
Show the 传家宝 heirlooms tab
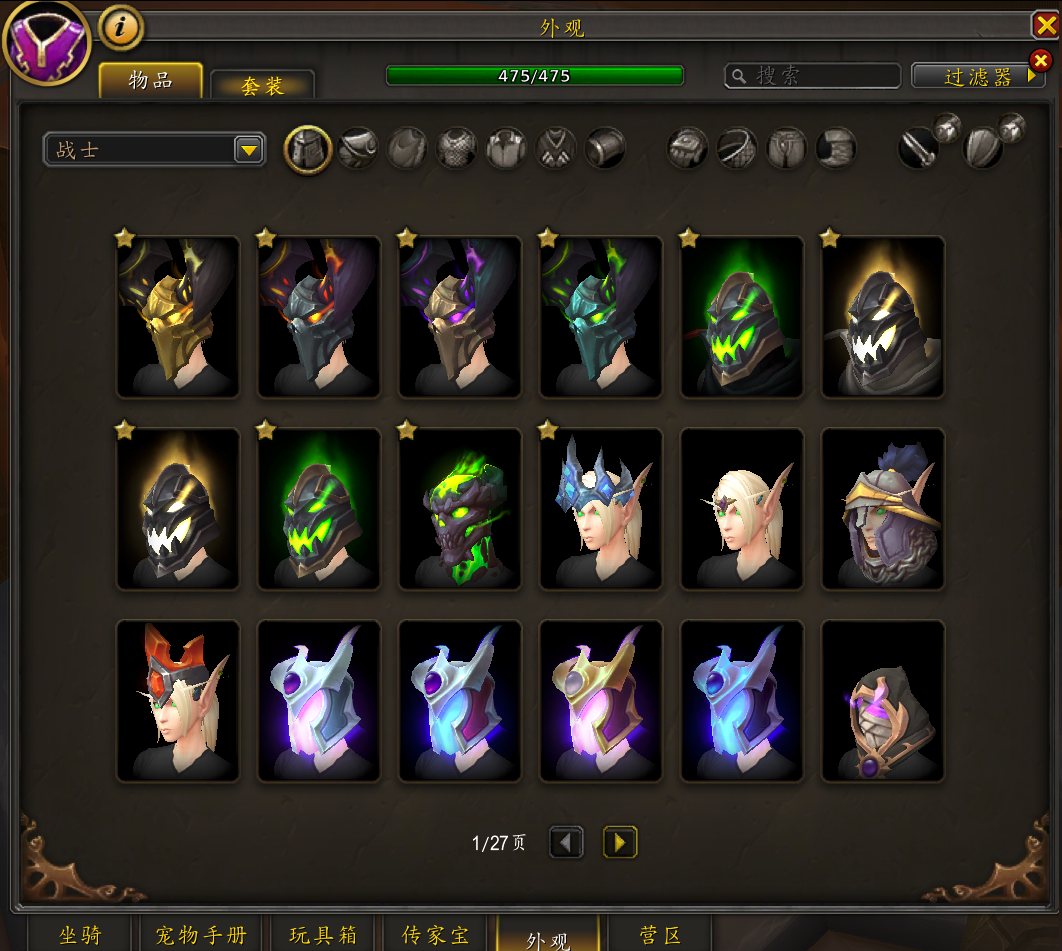coord(435,935)
